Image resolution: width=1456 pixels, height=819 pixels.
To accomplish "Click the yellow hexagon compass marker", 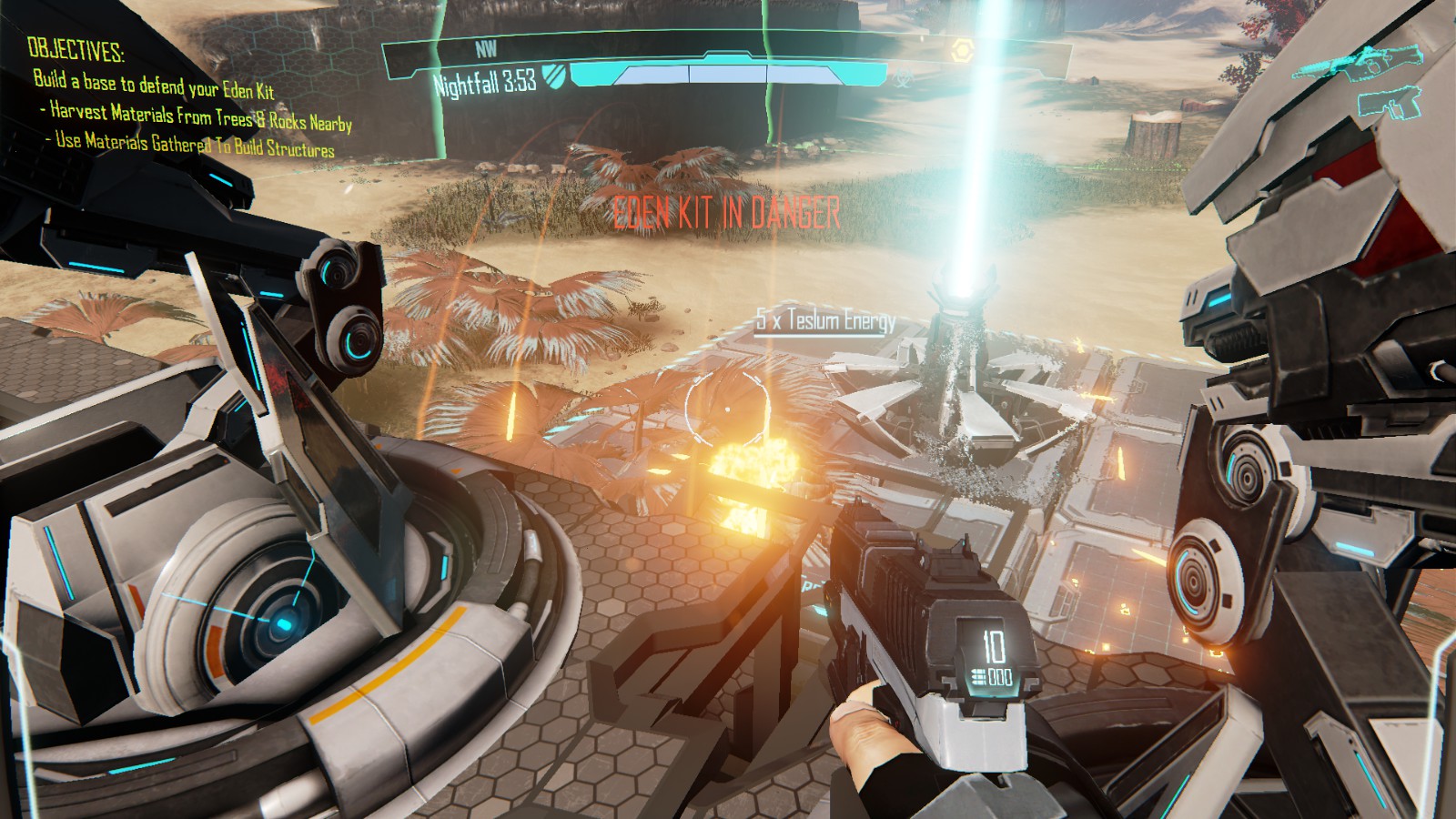I will coord(957,52).
